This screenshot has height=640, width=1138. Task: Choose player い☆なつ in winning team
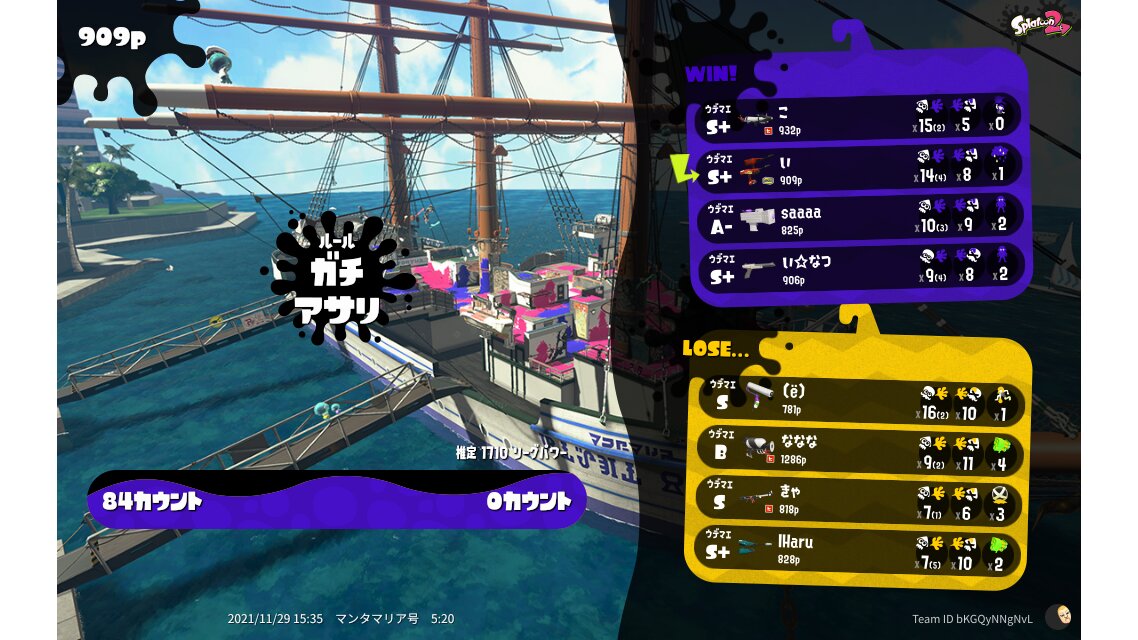[x=860, y=267]
